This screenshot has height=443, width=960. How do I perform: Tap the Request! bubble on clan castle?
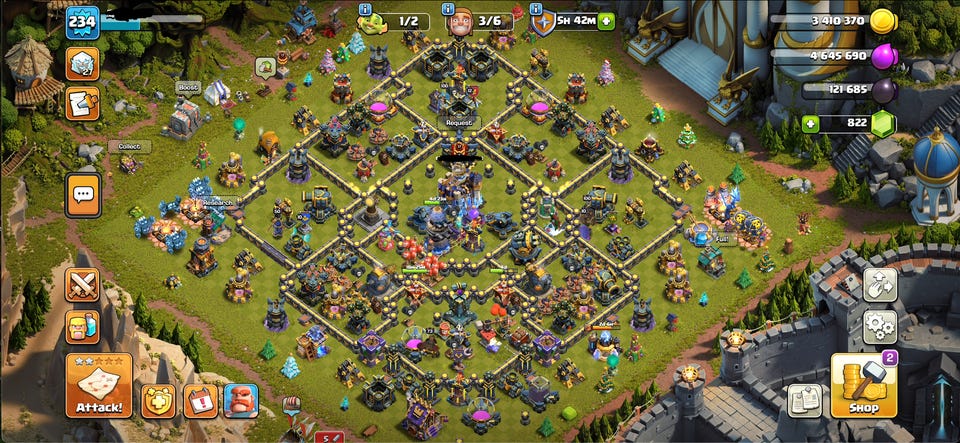pyautogui.click(x=458, y=123)
